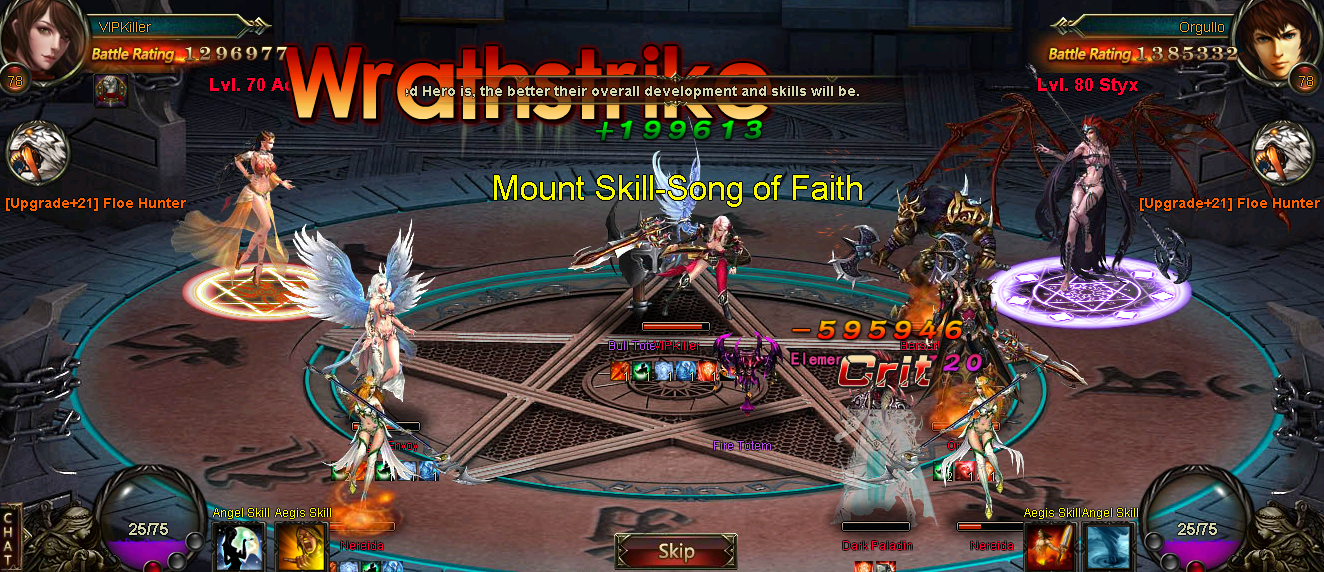Screen dimensions: 1324x572
Task: Click Orgullo's Floe Hunter mount icon
Action: coord(1282,154)
